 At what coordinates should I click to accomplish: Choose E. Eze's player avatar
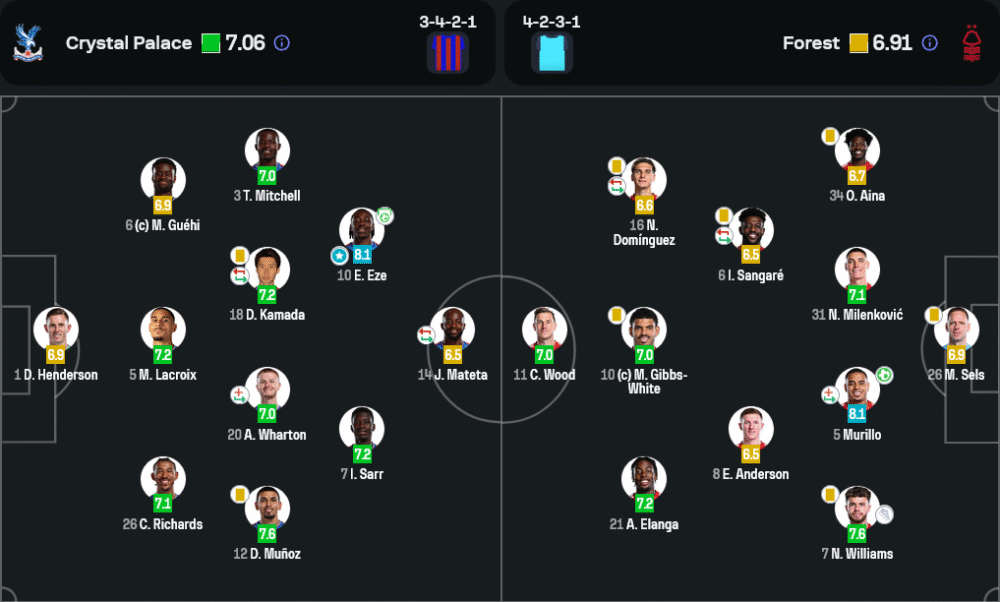click(361, 230)
